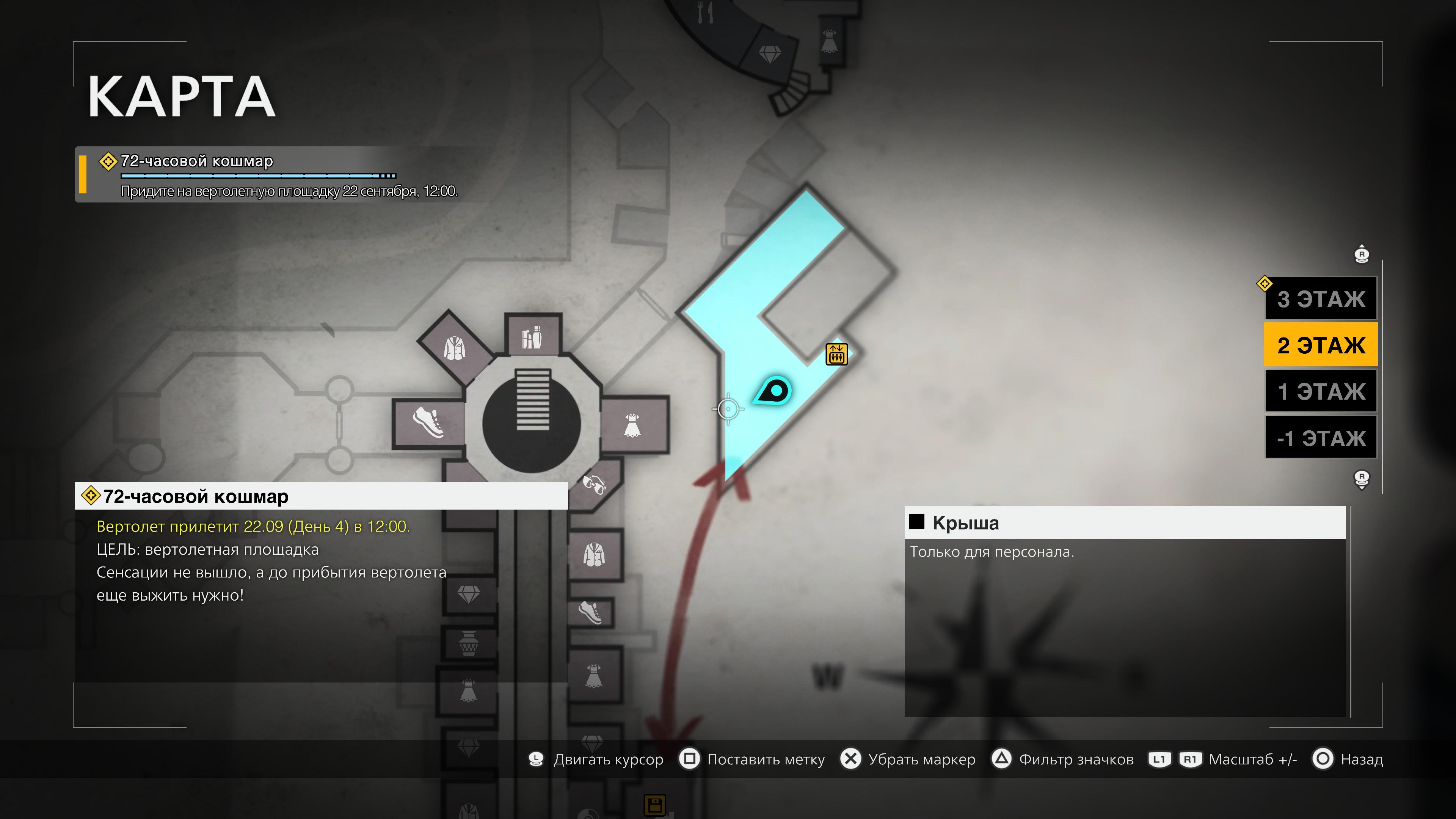Screen dimensions: 1456x819
Task: Select the 72-часовой кошмар case details header
Action: [x=321, y=496]
